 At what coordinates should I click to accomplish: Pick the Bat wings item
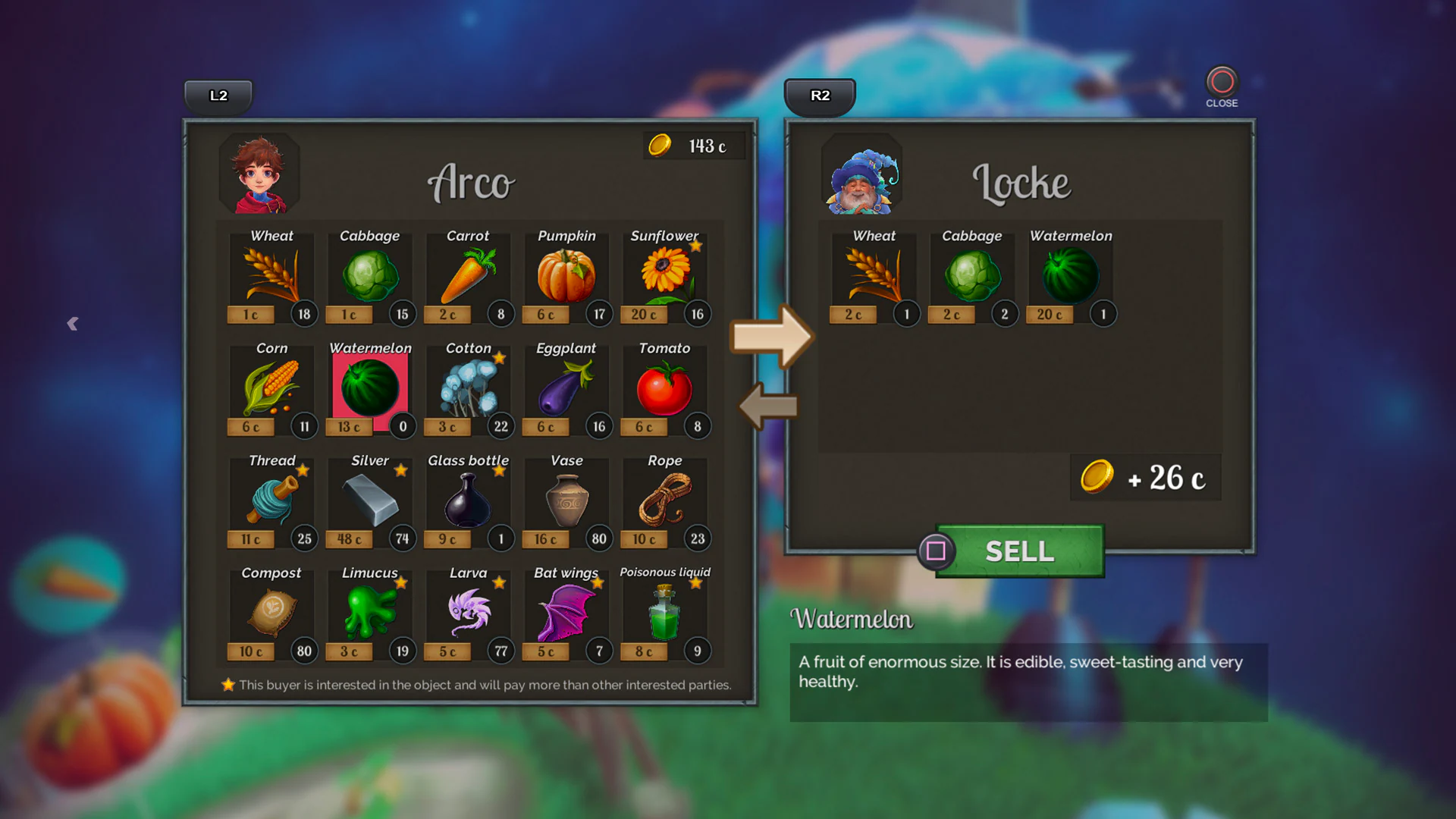coord(566,613)
